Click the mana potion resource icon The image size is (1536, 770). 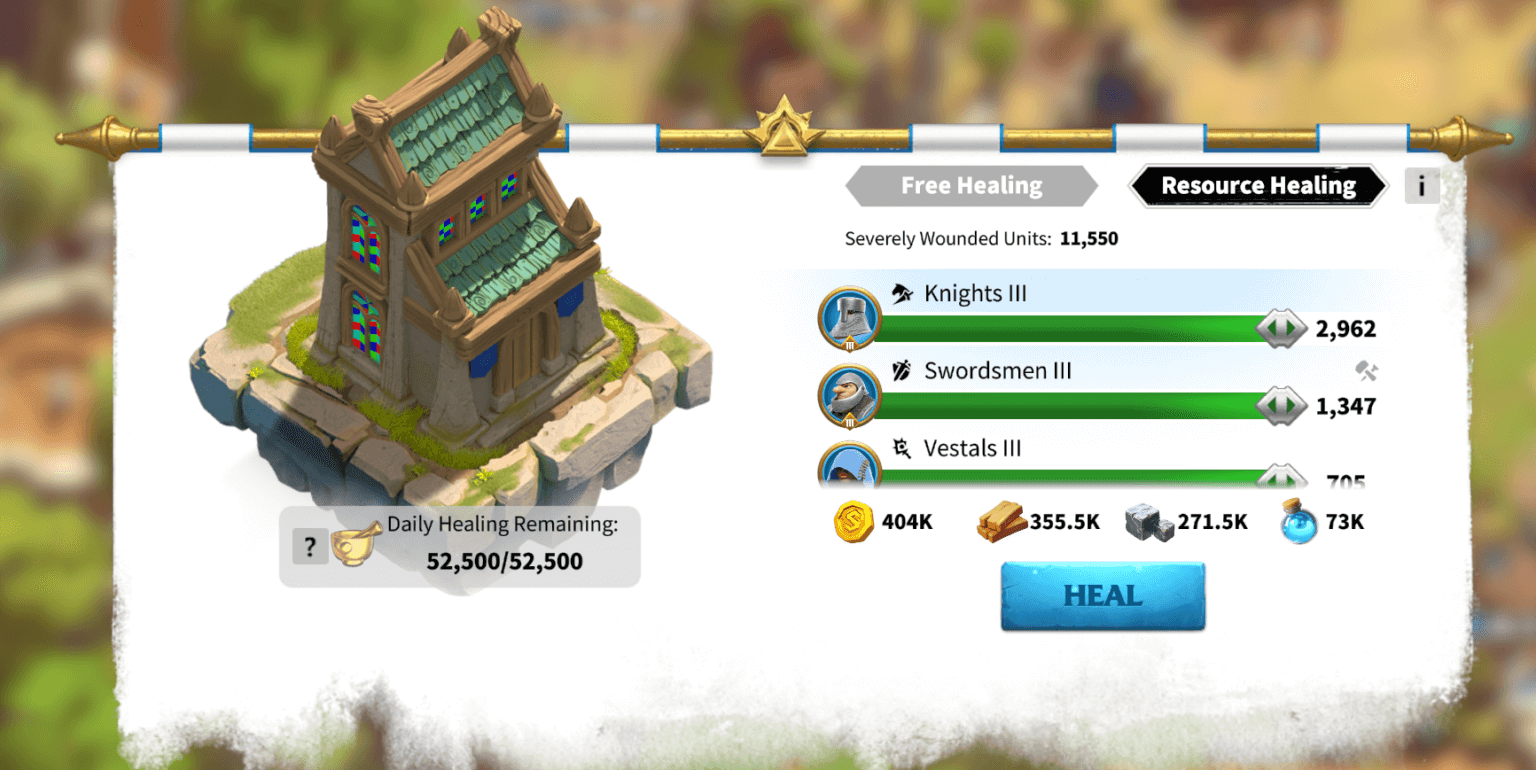pos(1297,521)
